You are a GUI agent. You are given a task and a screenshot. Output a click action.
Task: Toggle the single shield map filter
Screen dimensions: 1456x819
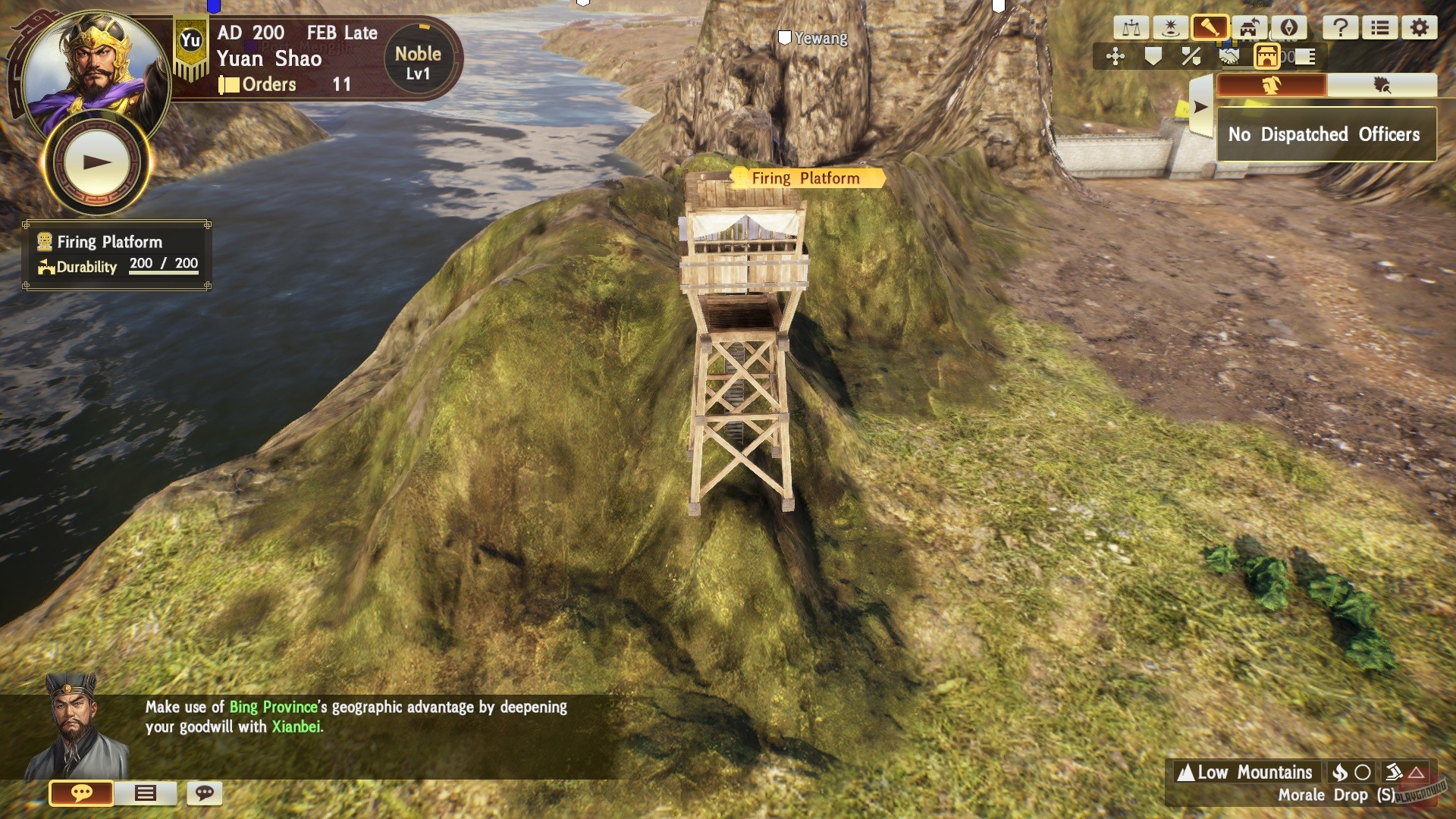click(x=1153, y=57)
